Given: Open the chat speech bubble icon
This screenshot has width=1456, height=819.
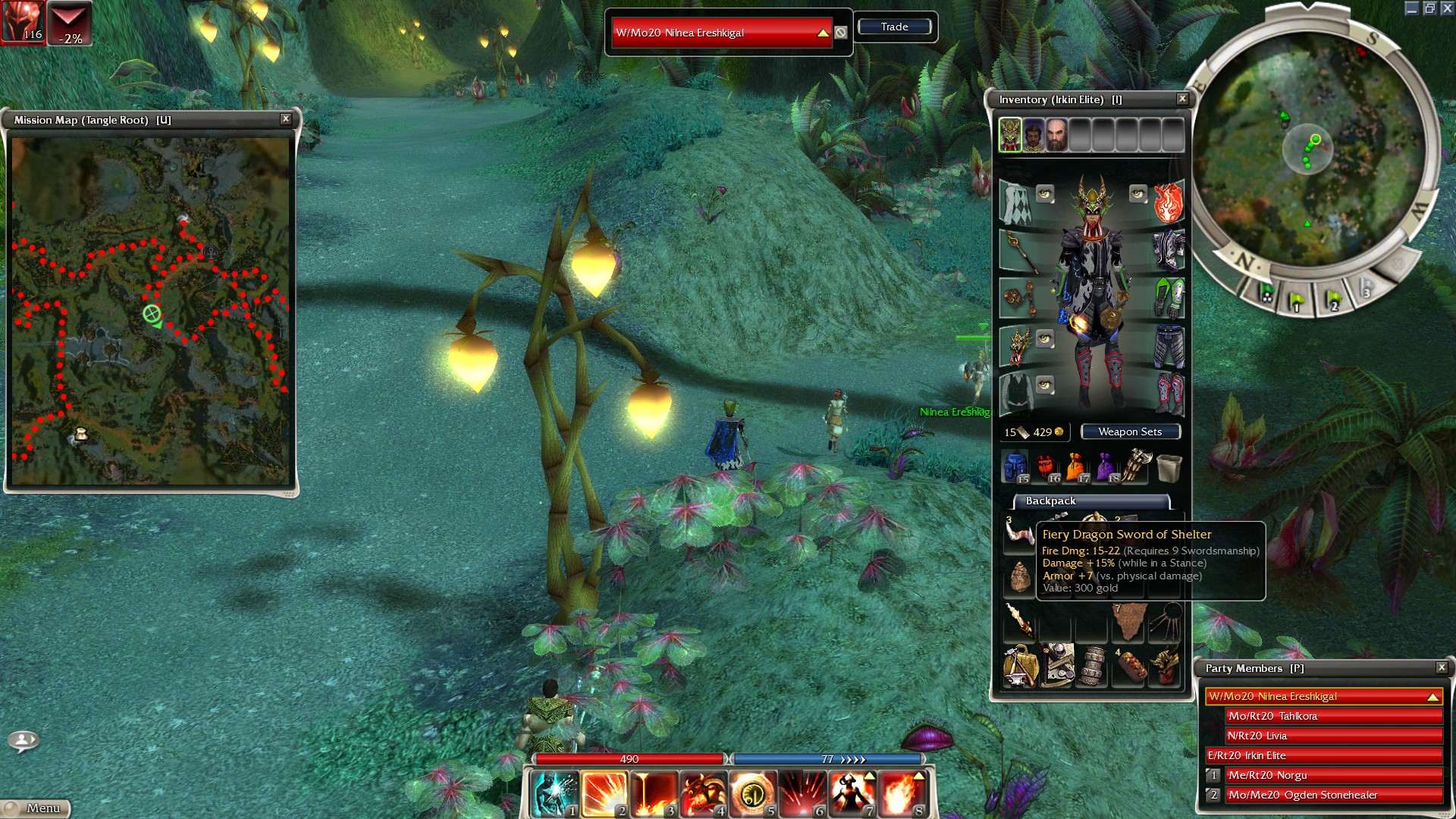Looking at the screenshot, I should click(x=23, y=740).
